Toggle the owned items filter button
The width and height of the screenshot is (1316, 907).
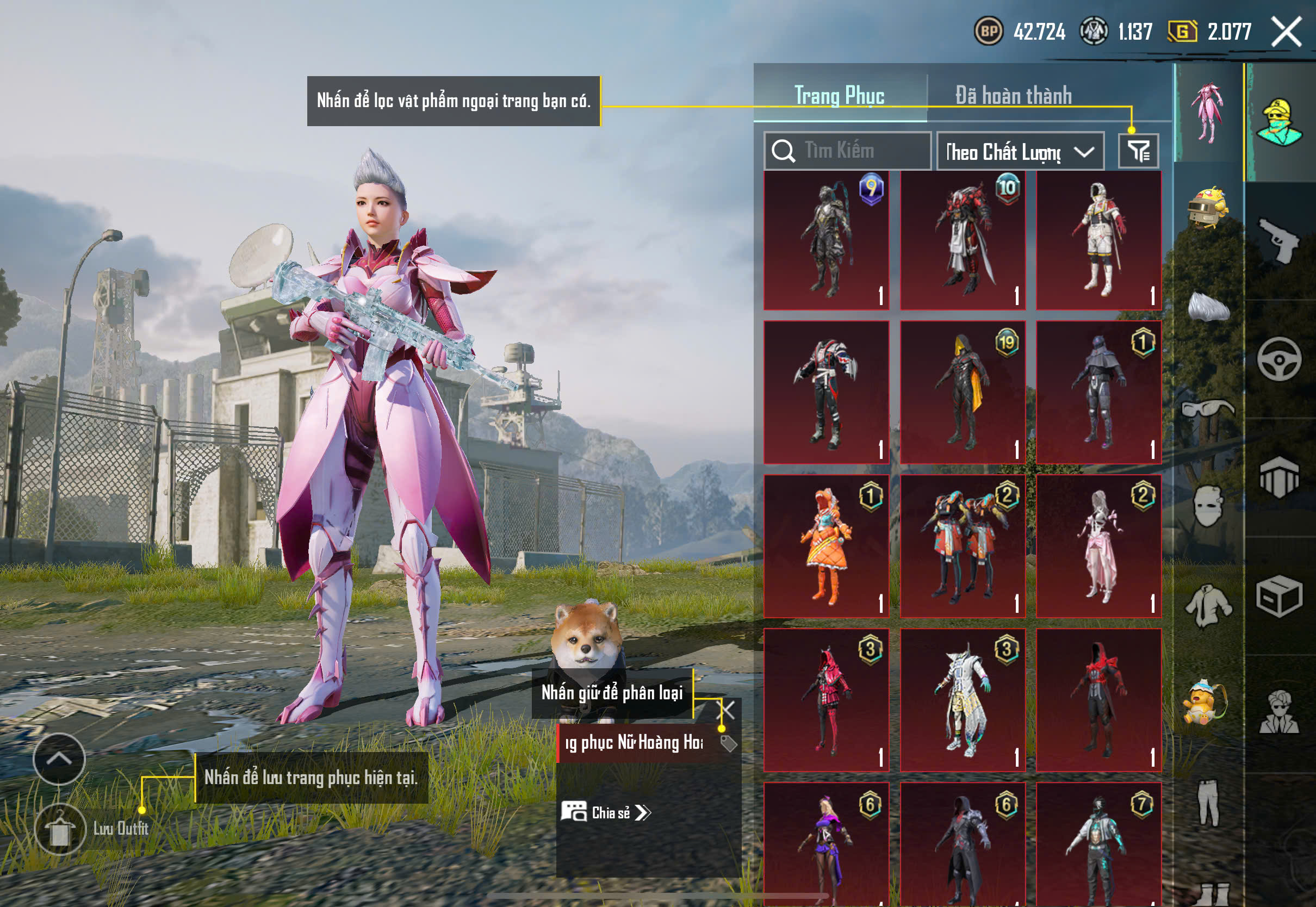pyautogui.click(x=1138, y=151)
